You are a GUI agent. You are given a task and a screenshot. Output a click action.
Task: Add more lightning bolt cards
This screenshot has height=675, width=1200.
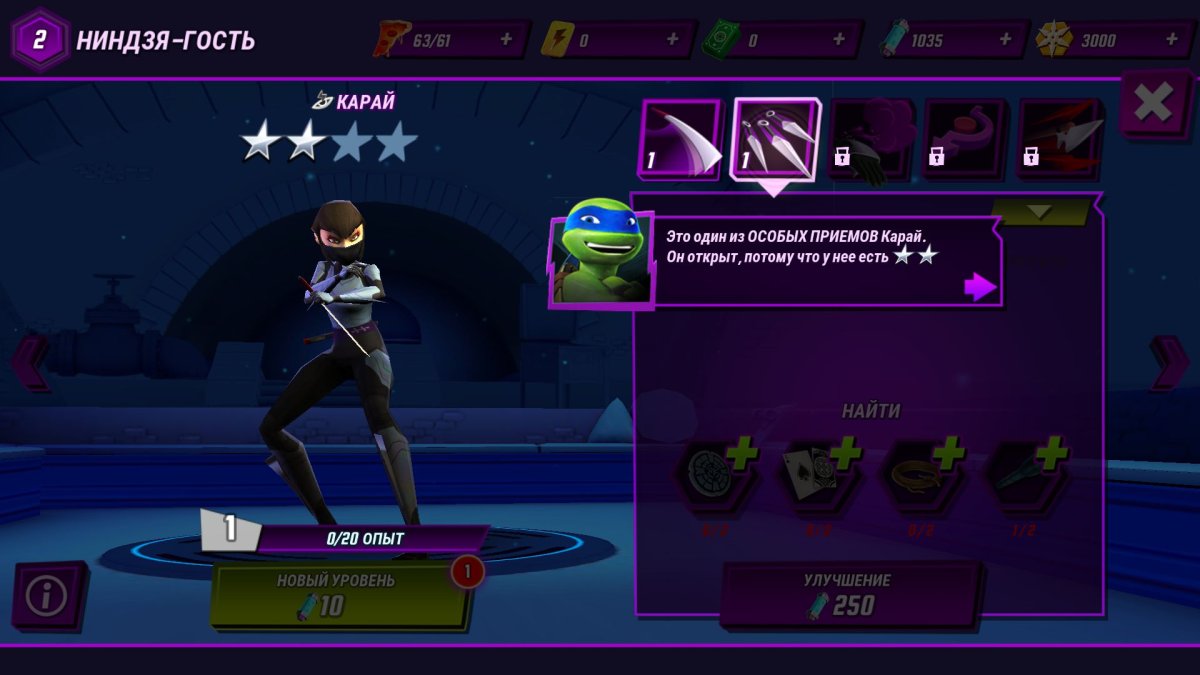point(672,40)
